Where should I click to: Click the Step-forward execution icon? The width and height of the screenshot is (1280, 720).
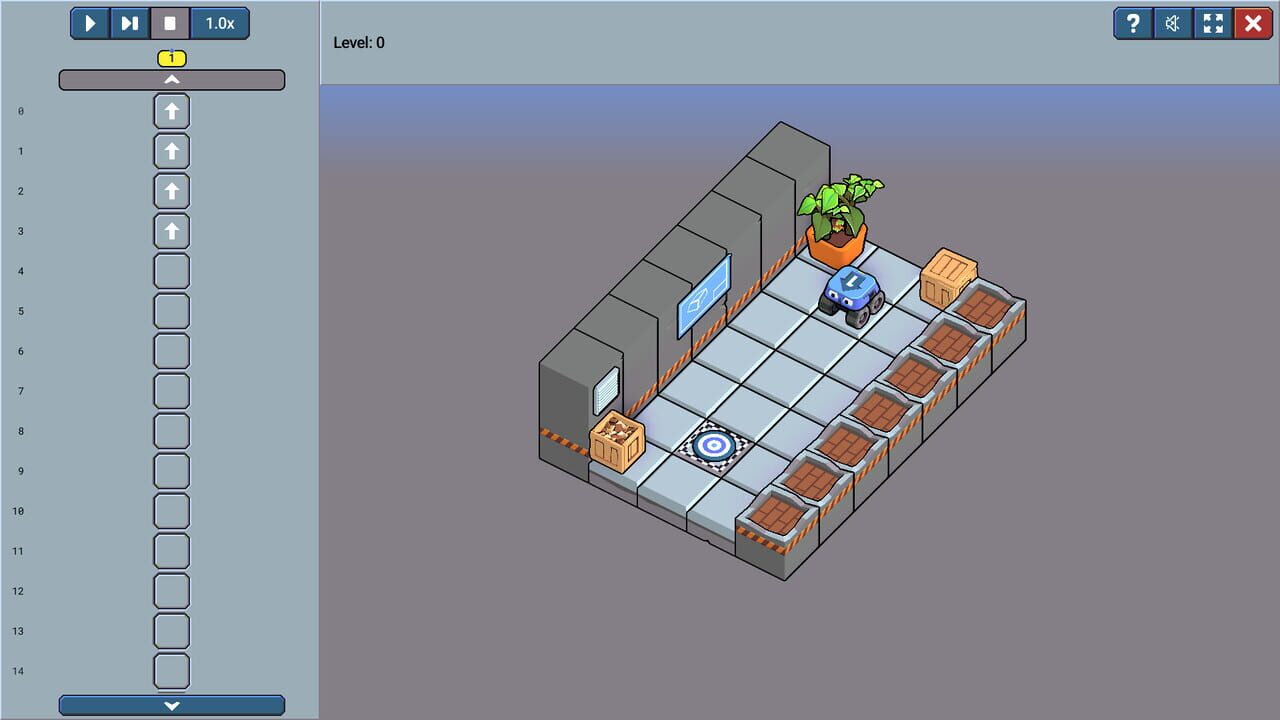click(x=129, y=23)
